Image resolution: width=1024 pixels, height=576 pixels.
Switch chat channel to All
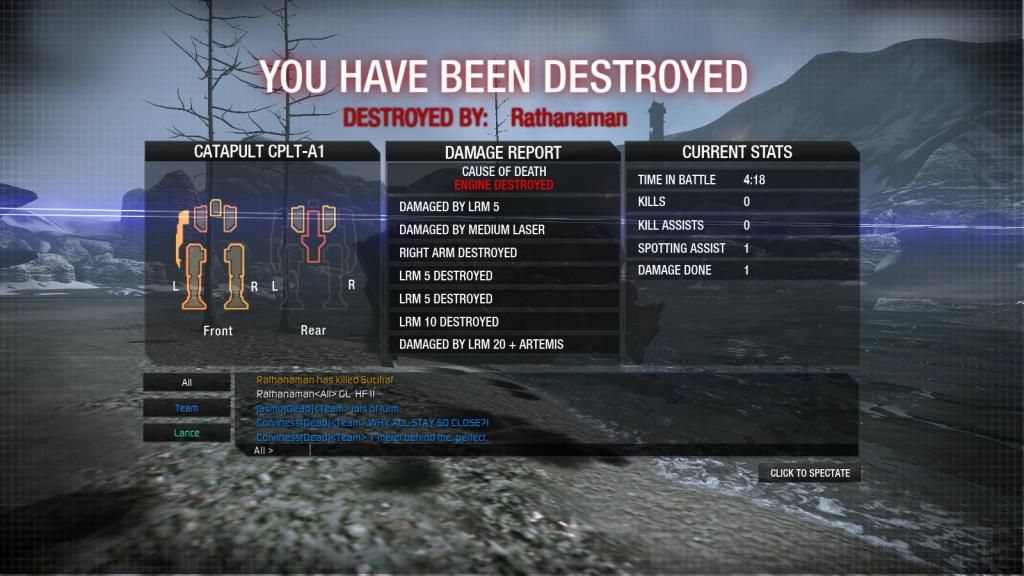pyautogui.click(x=186, y=382)
